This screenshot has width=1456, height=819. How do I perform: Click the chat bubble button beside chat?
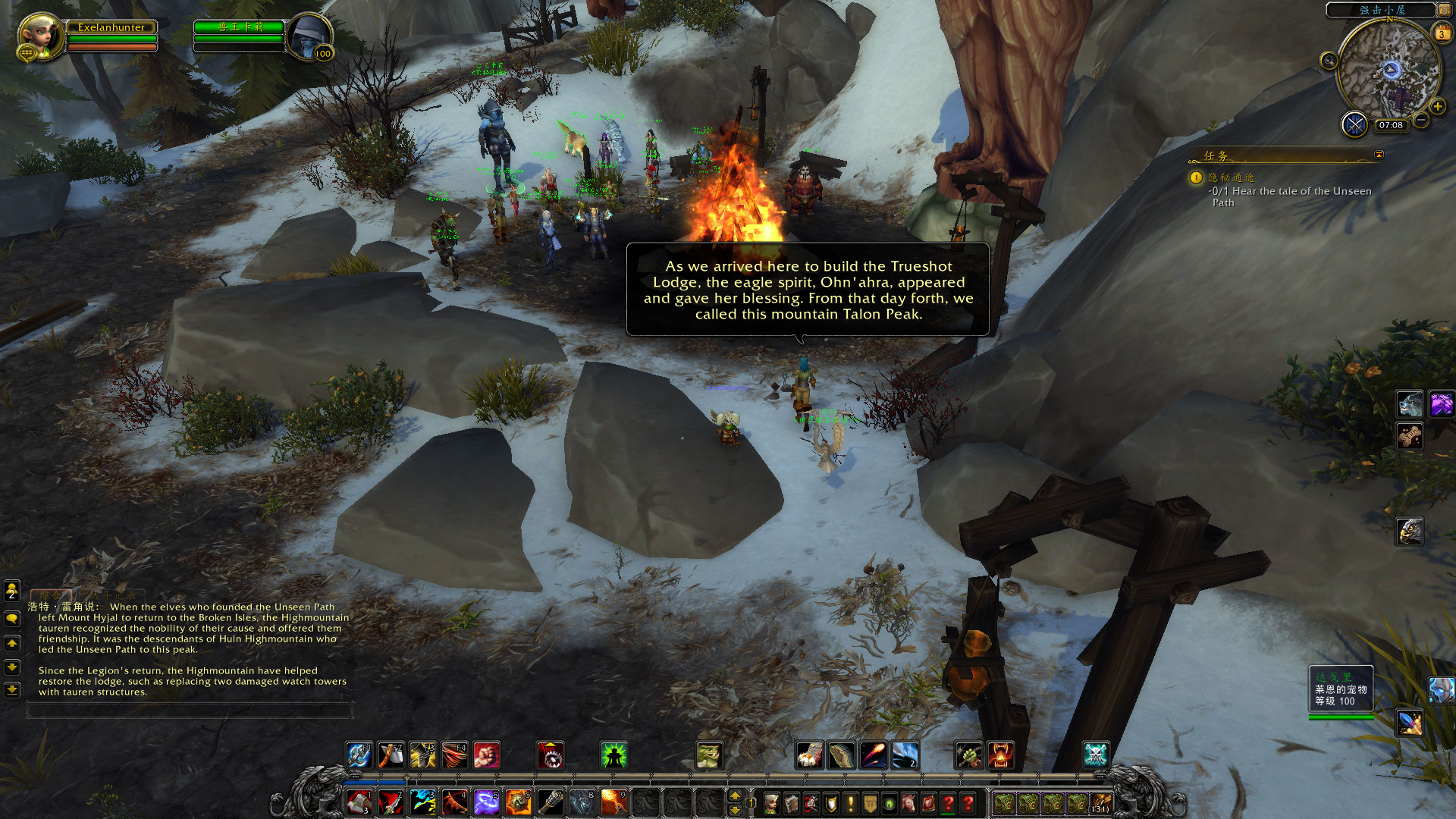pyautogui.click(x=12, y=619)
